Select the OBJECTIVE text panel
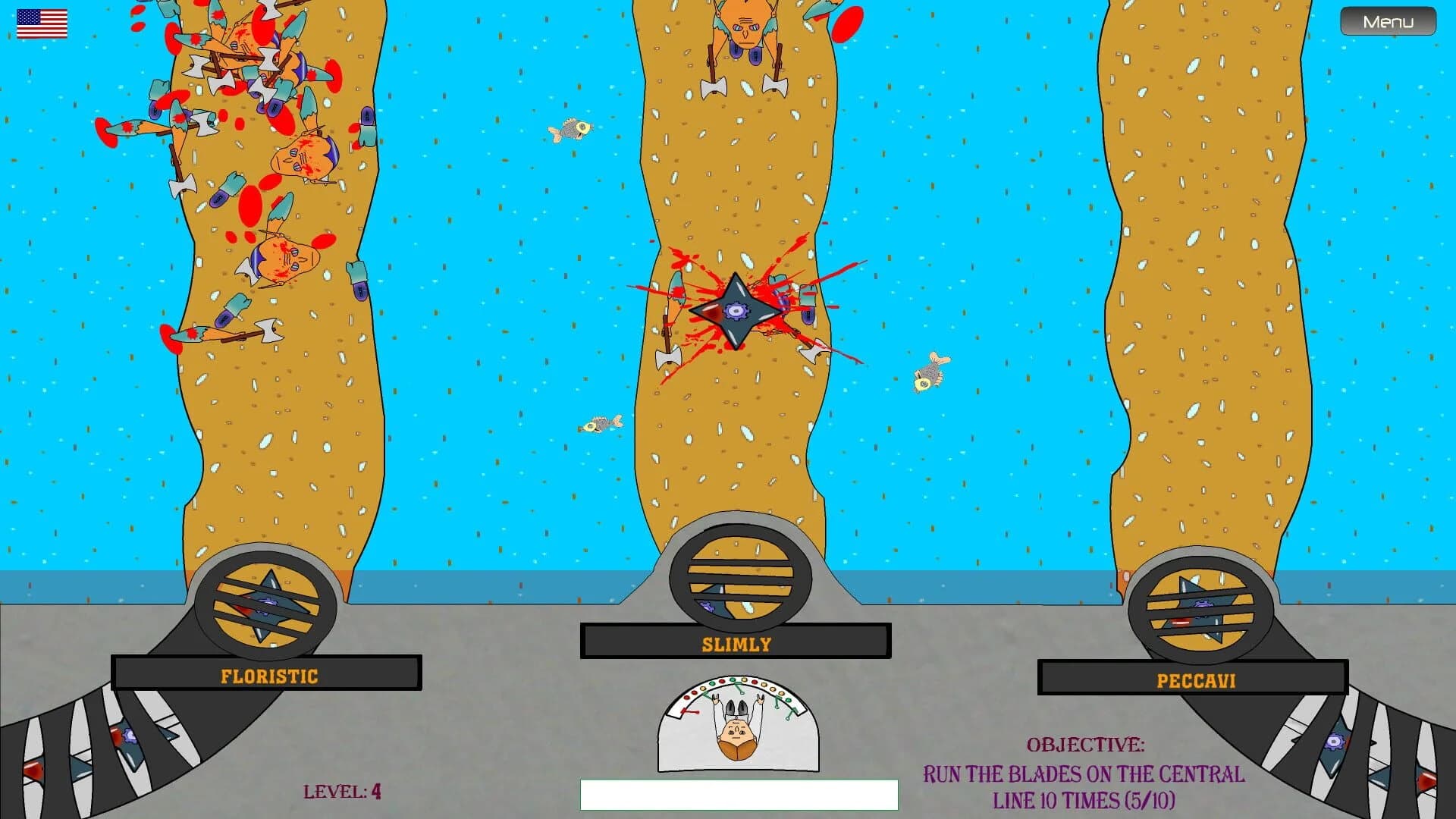 (1088, 745)
